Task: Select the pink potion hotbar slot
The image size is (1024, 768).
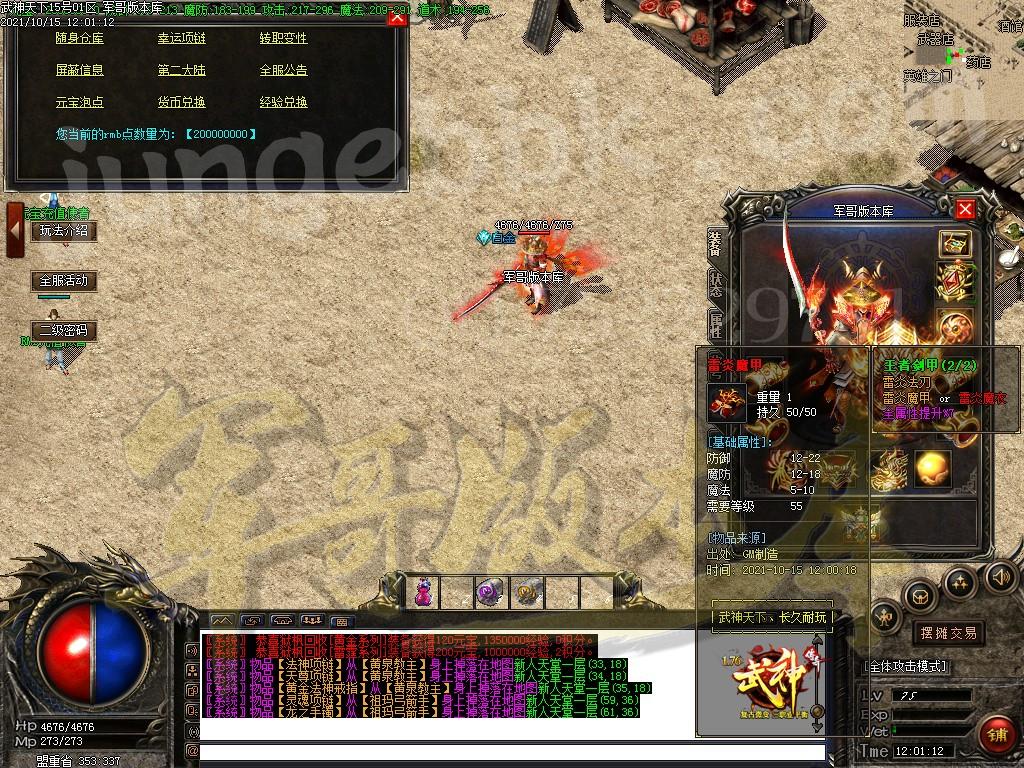Action: tap(423, 592)
